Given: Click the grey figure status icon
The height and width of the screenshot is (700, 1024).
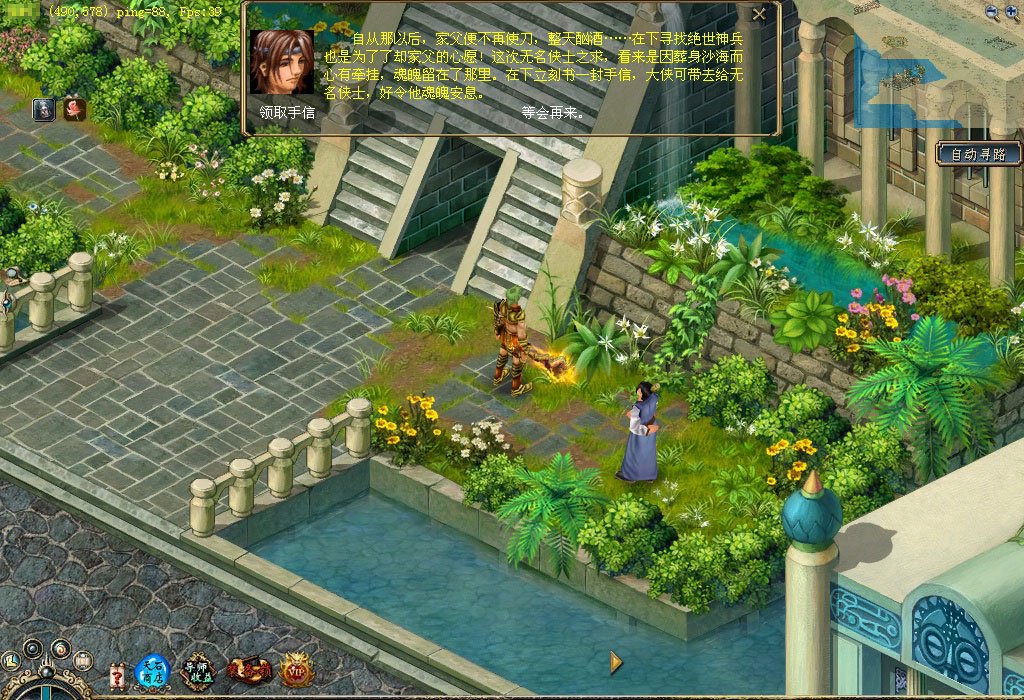Looking at the screenshot, I should [x=44, y=109].
